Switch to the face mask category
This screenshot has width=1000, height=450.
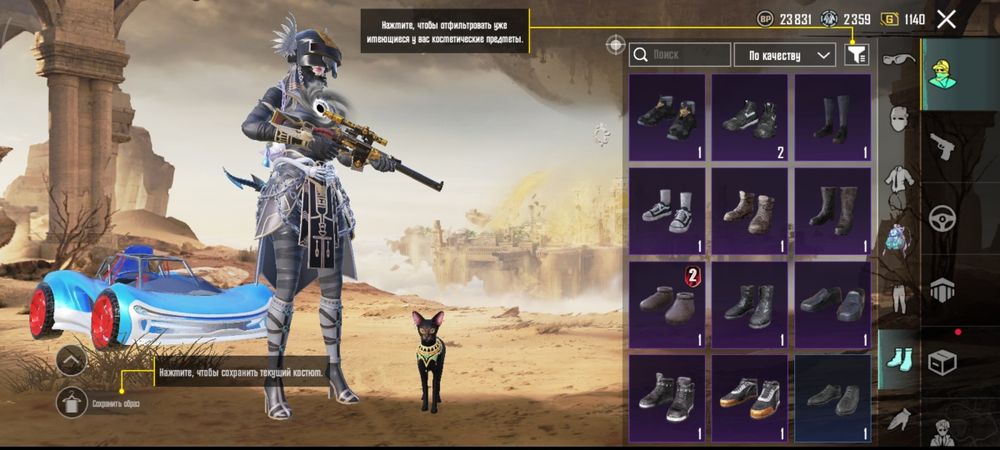pos(899,120)
